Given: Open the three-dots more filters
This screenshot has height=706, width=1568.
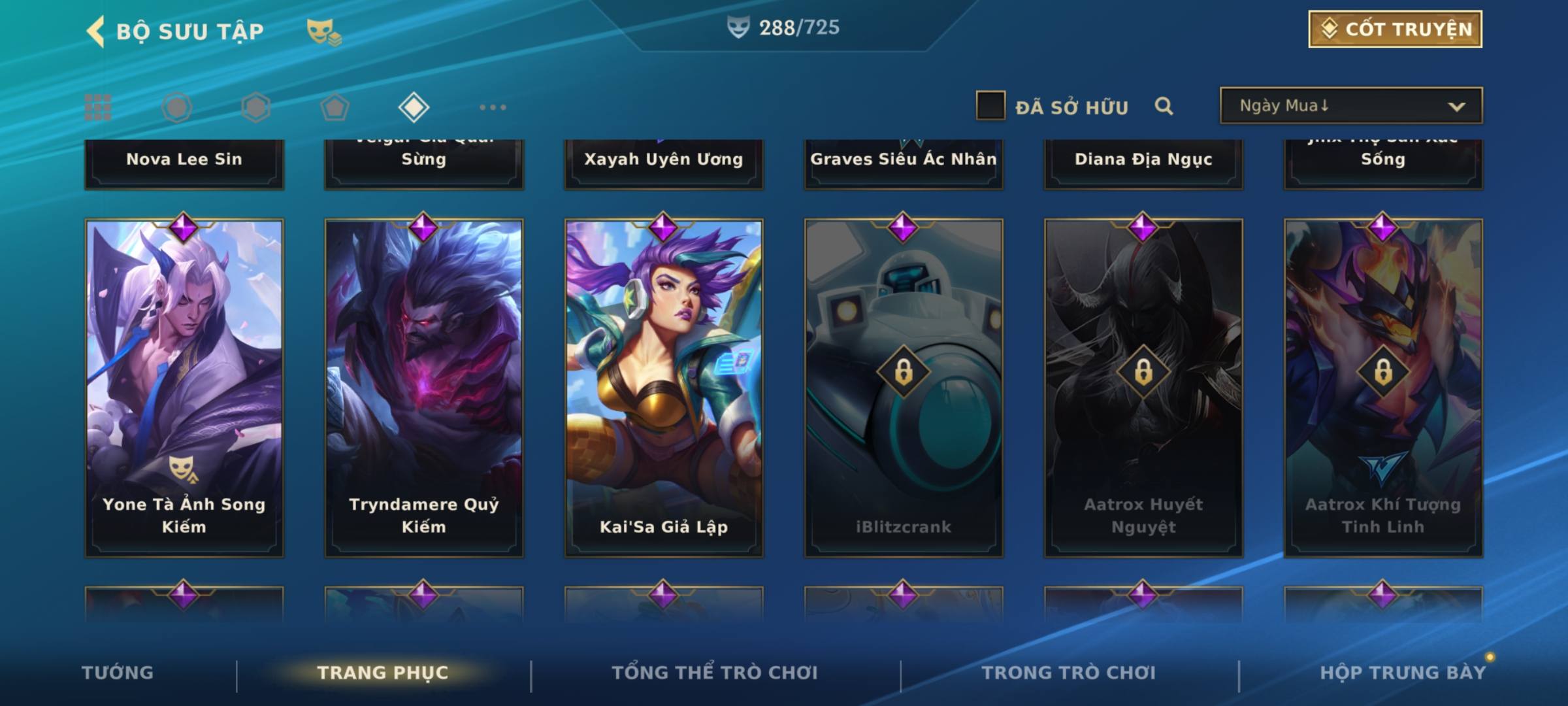Looking at the screenshot, I should pos(493,107).
